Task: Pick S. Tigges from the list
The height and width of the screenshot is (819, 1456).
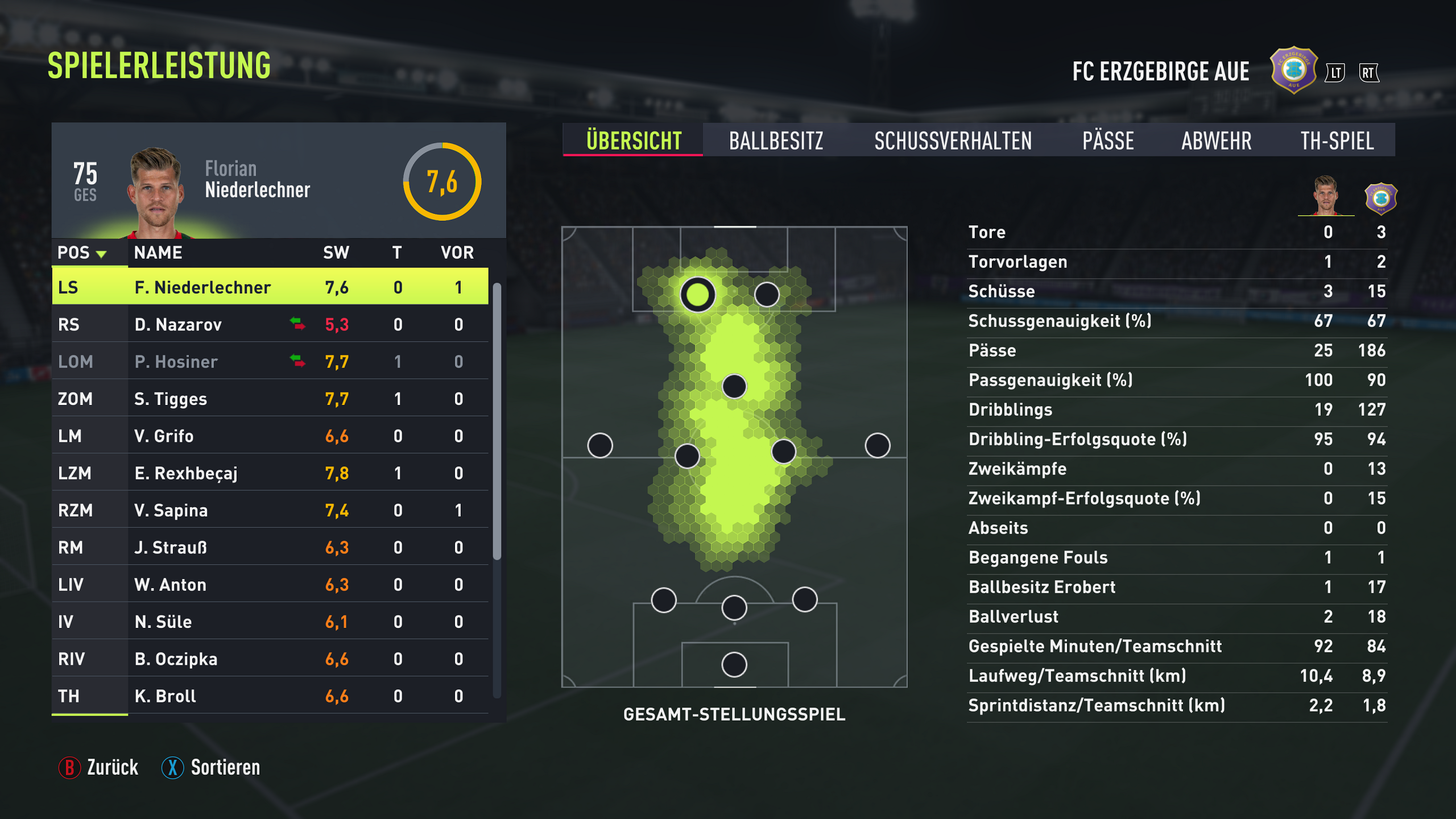Action: coord(270,399)
